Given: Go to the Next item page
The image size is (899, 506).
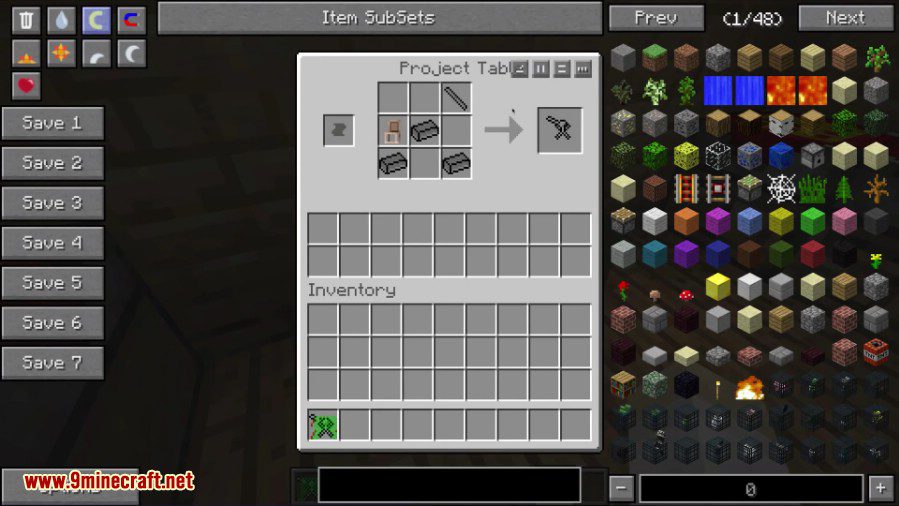Looking at the screenshot, I should click(845, 18).
